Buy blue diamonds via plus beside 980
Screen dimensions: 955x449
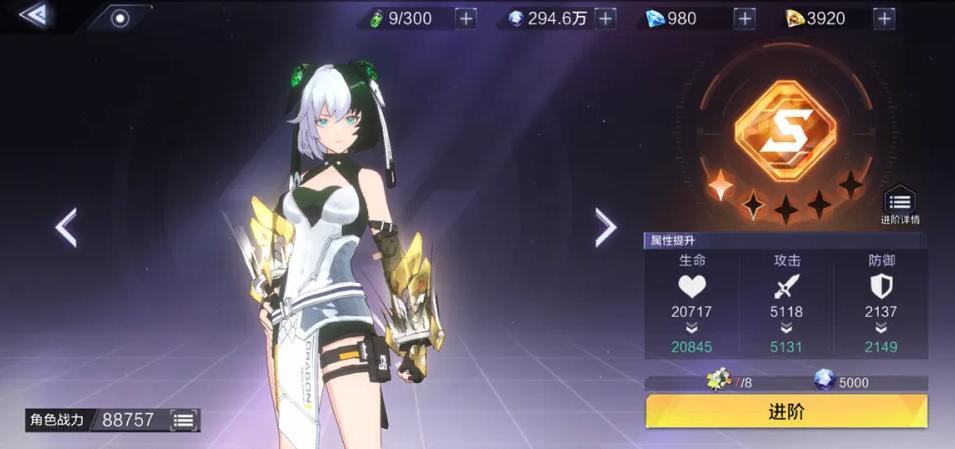[744, 18]
